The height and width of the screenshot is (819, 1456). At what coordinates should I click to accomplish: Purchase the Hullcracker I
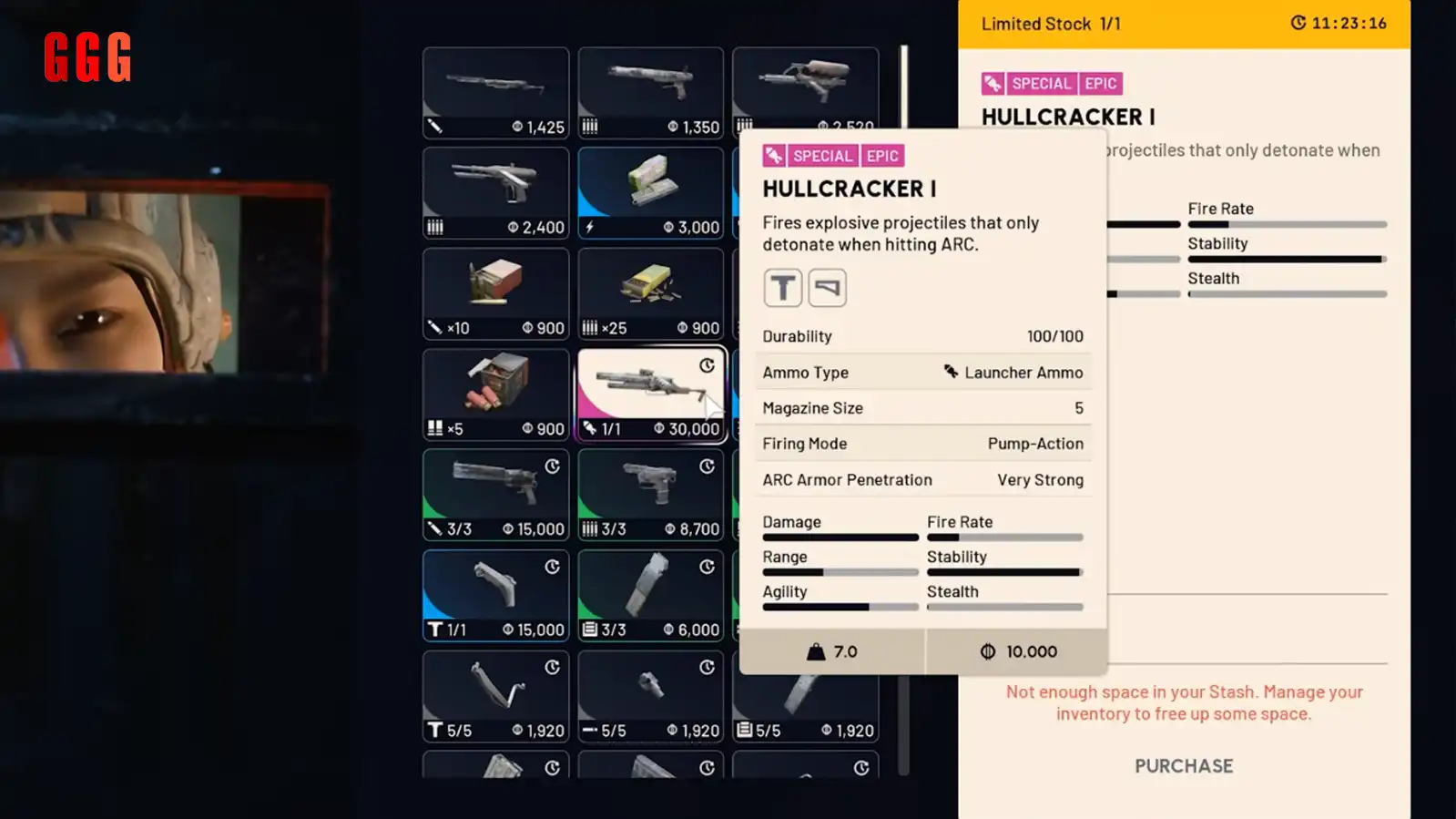[1183, 766]
